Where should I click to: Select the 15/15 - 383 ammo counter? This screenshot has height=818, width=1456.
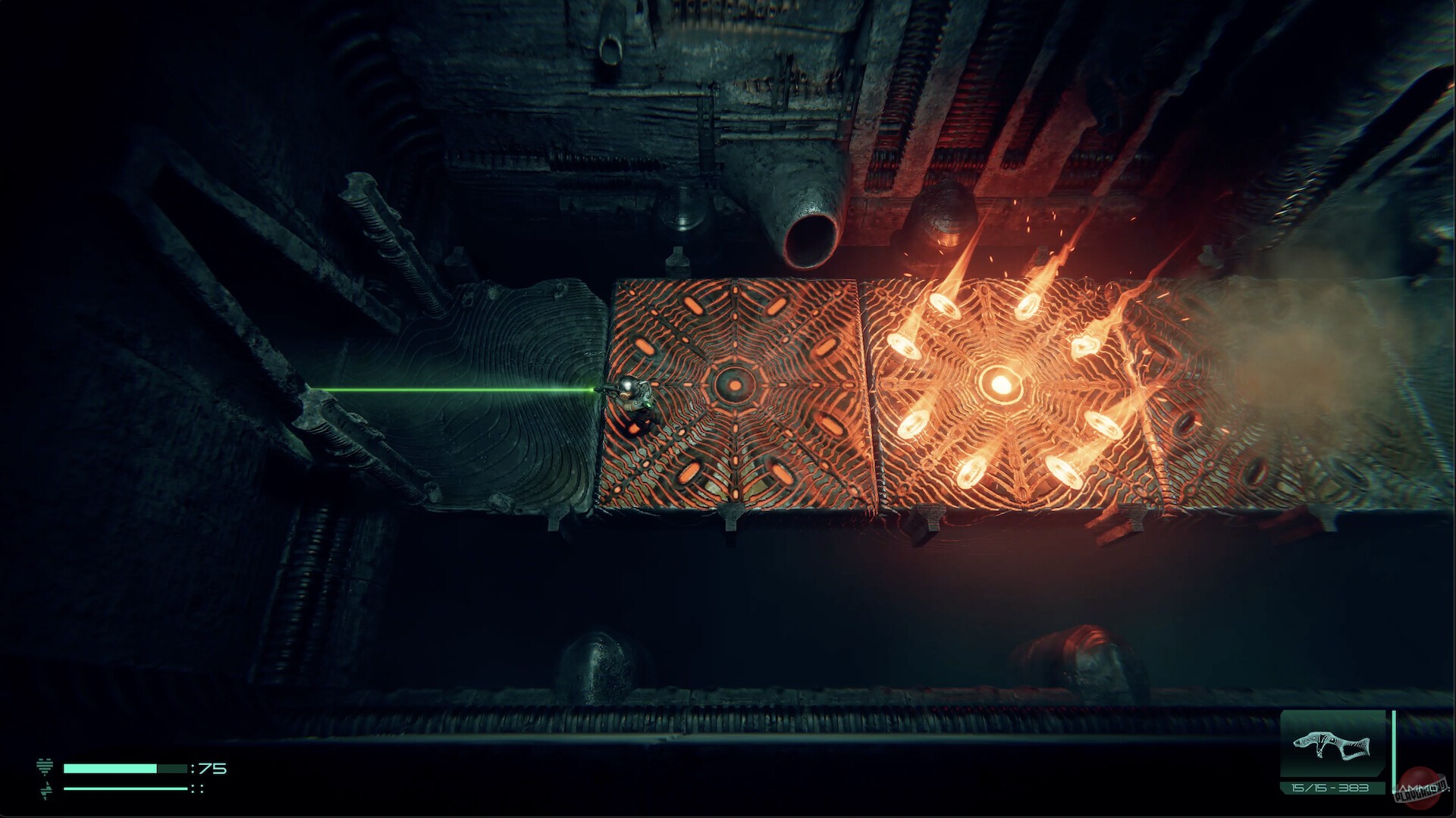point(1329,788)
